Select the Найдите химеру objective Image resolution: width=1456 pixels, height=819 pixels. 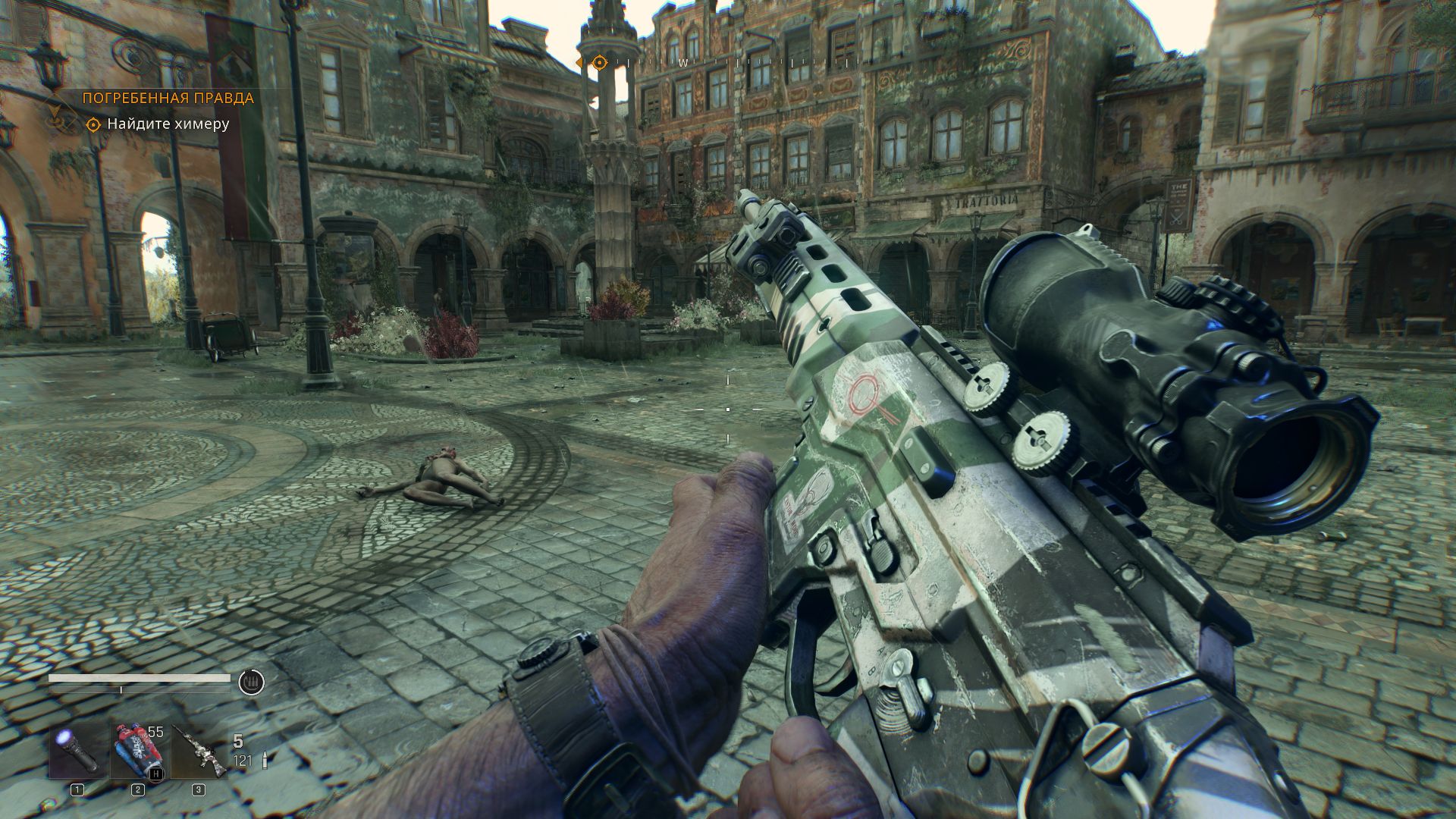168,124
